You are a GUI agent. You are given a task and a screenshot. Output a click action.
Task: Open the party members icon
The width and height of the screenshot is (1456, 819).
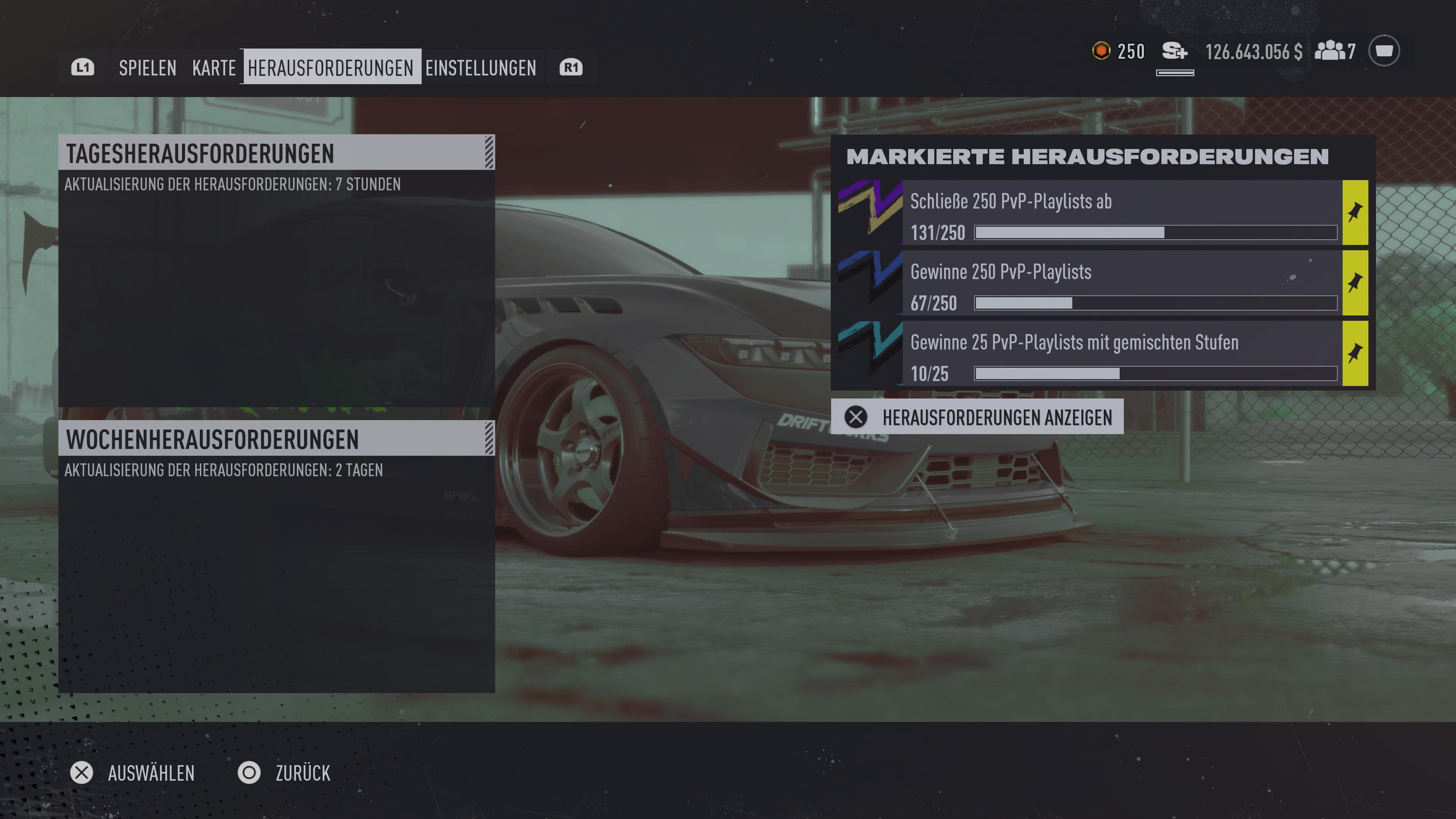1334,51
